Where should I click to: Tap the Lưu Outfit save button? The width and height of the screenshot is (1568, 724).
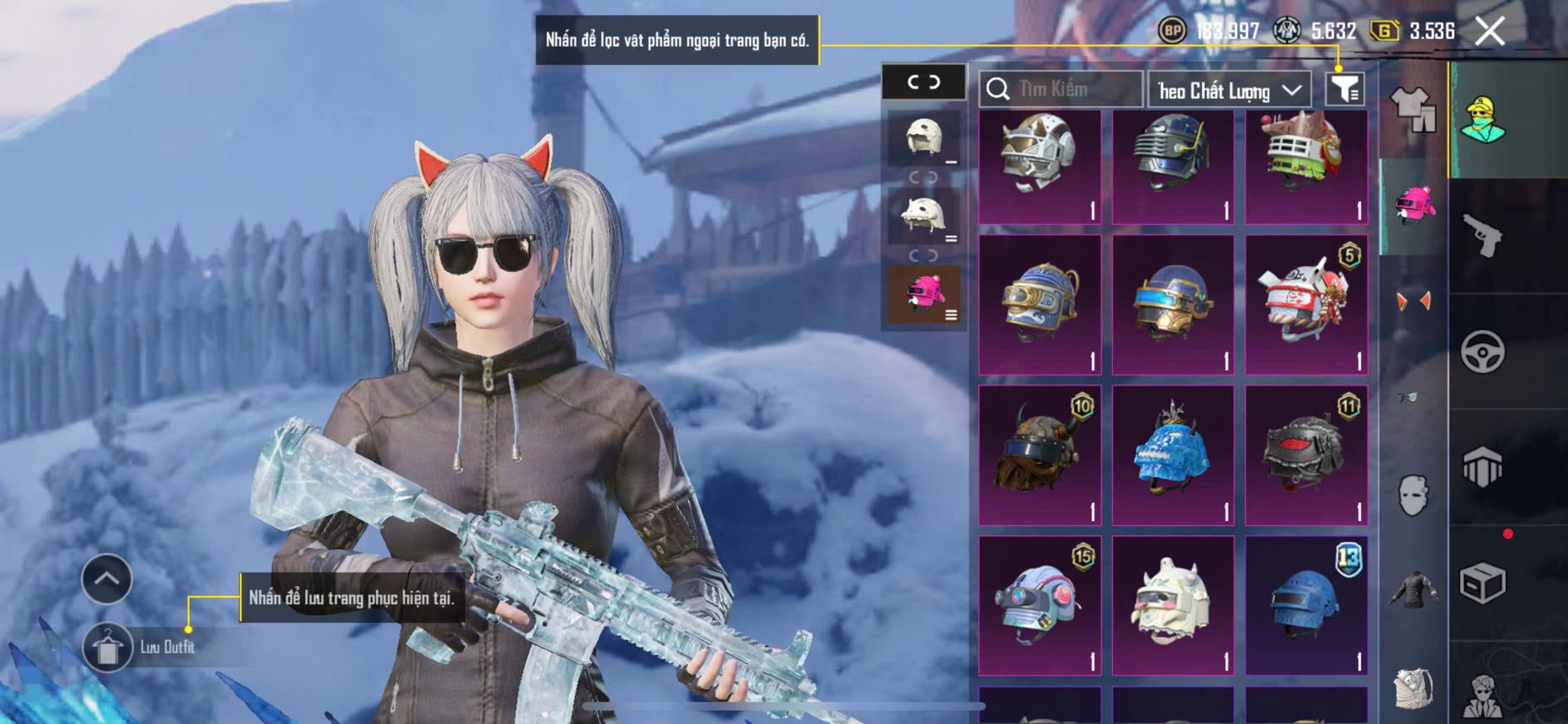[x=108, y=647]
